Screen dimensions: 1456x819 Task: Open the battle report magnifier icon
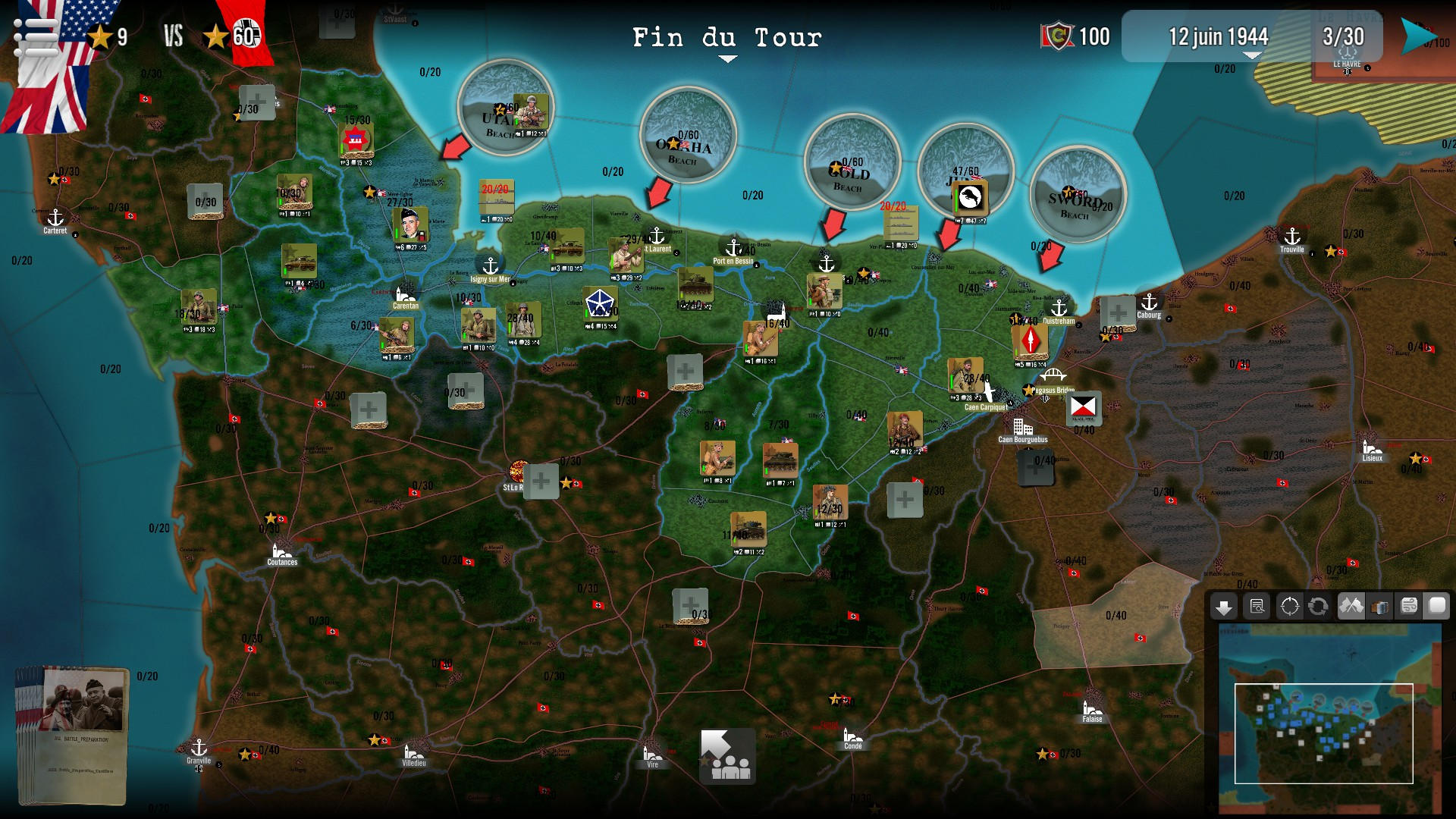(x=1257, y=607)
